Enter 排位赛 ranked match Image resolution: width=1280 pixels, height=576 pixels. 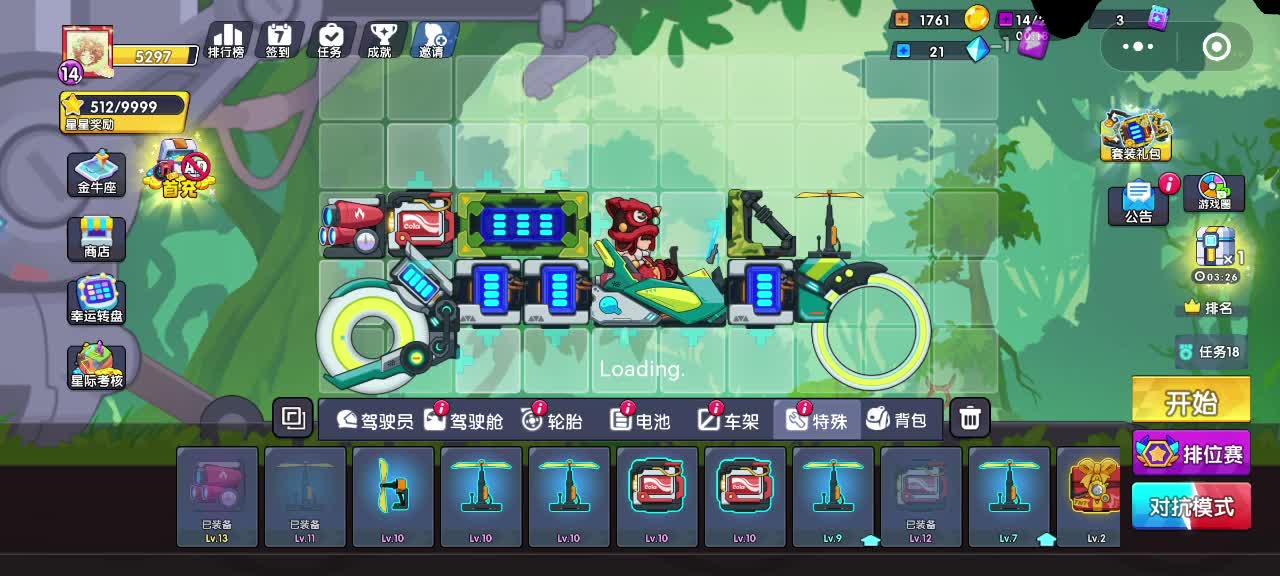(1192, 454)
